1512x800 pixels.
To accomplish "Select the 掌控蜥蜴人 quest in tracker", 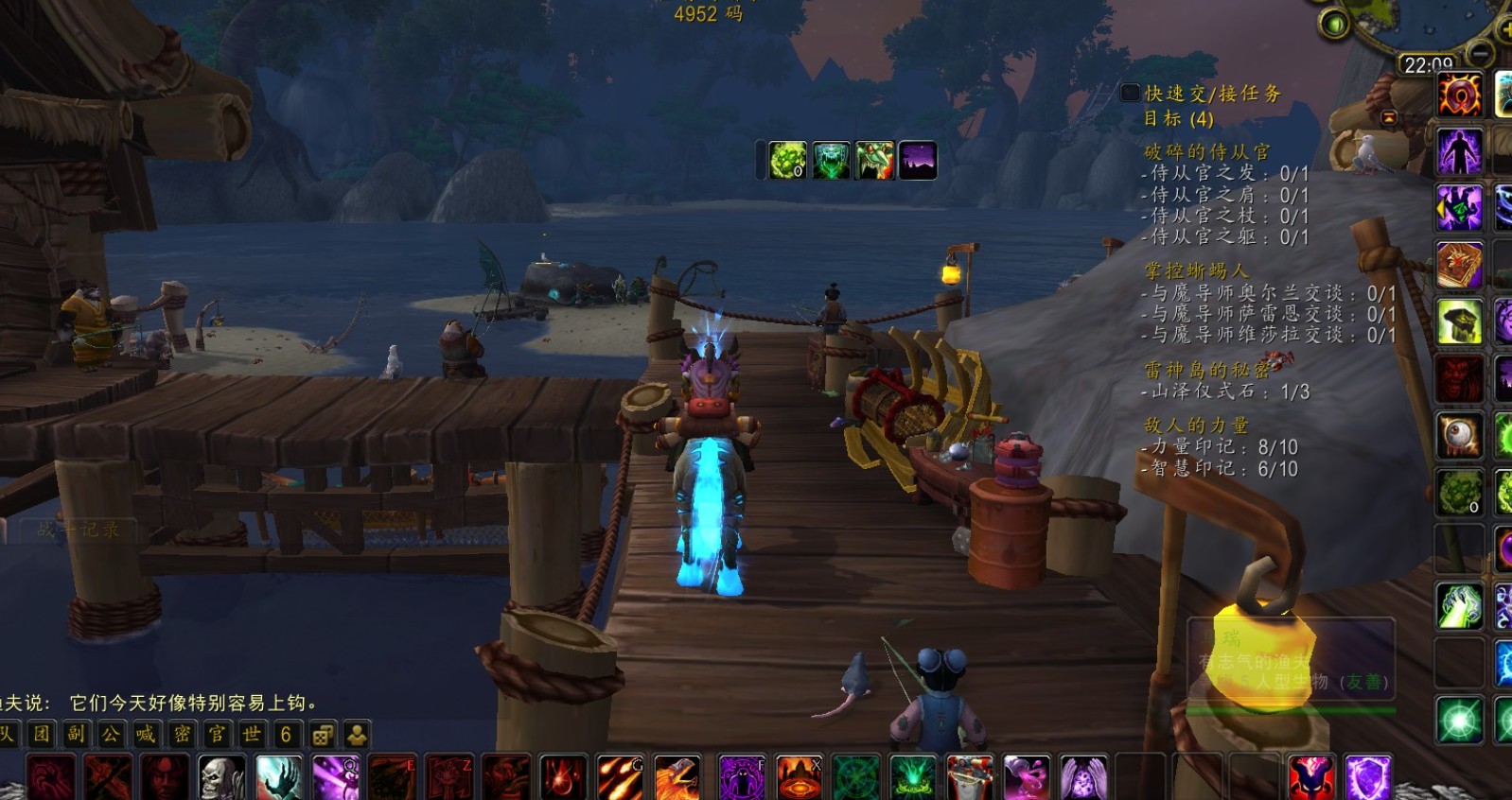I will (1196, 270).
